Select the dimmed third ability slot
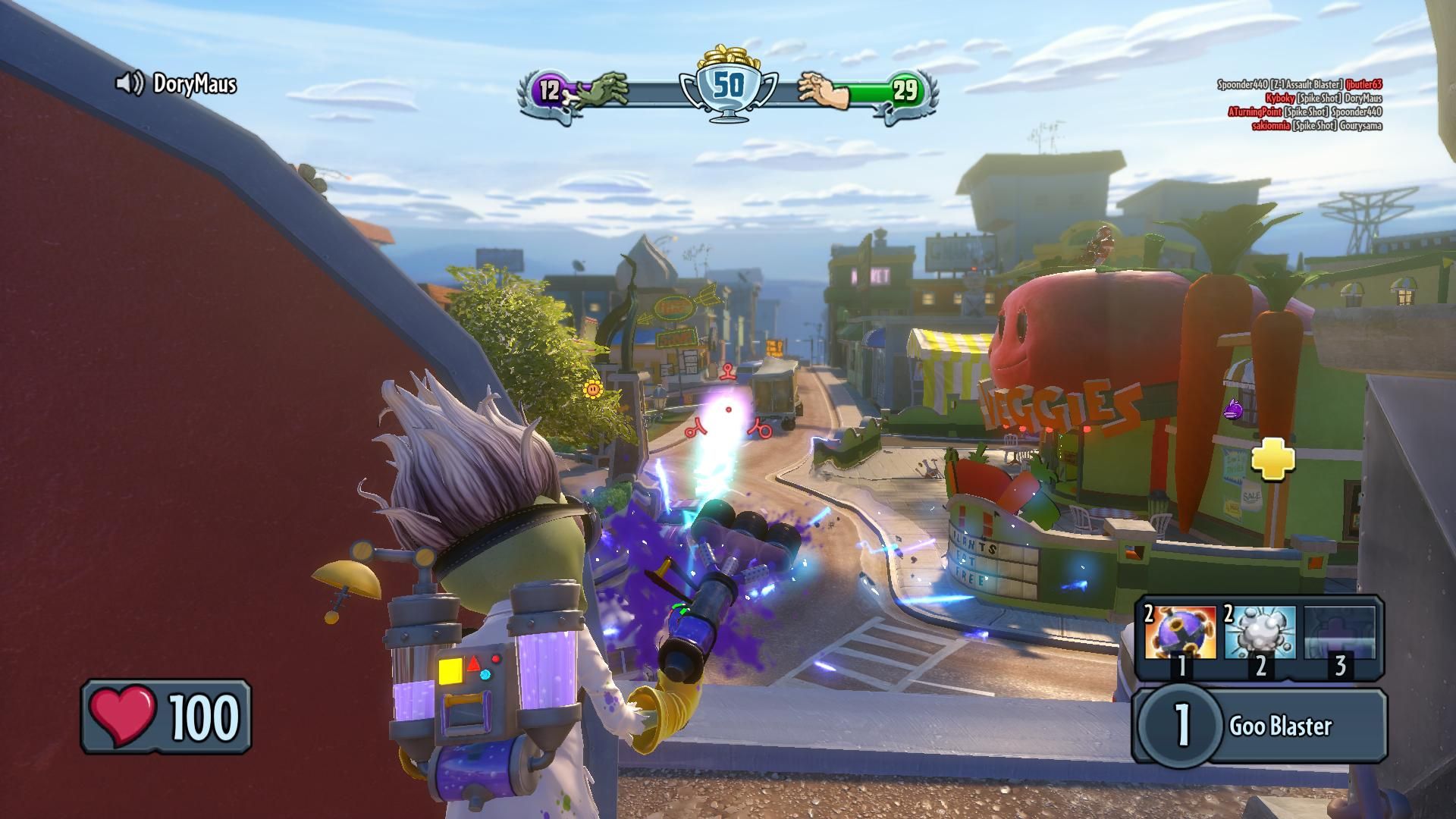The width and height of the screenshot is (1456, 819). coord(1339,633)
